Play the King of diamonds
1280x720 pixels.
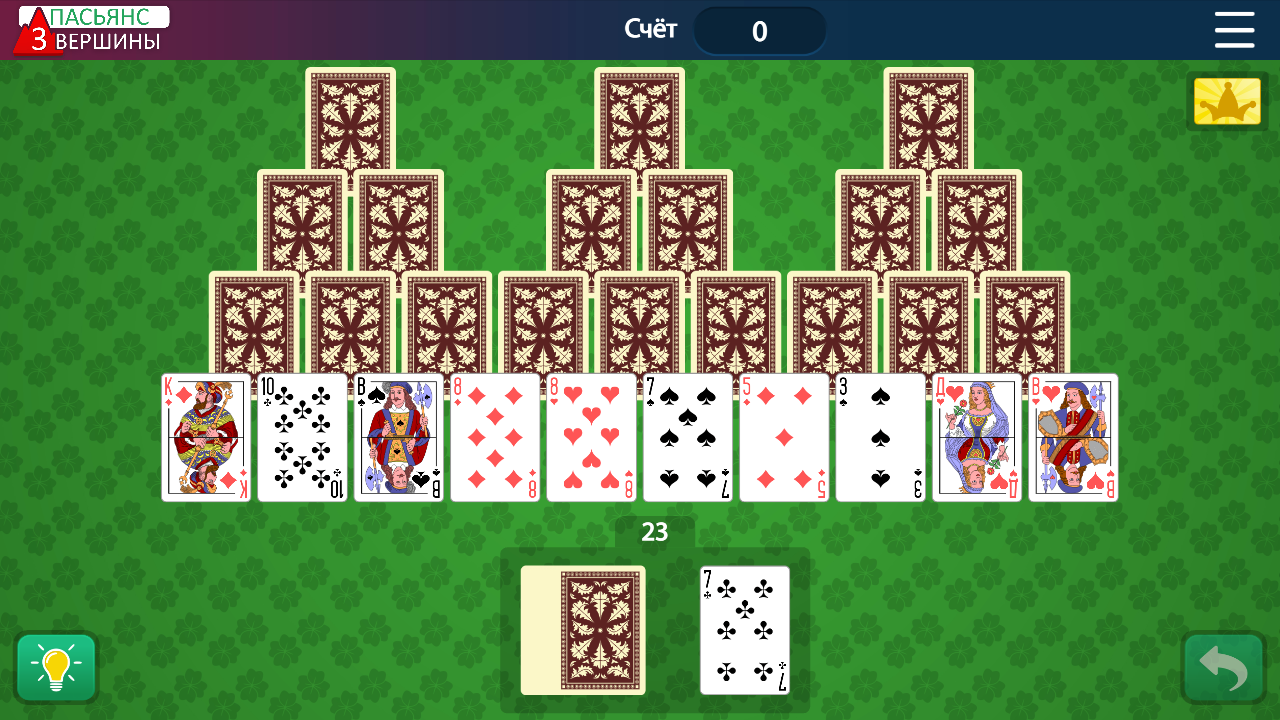(x=206, y=438)
